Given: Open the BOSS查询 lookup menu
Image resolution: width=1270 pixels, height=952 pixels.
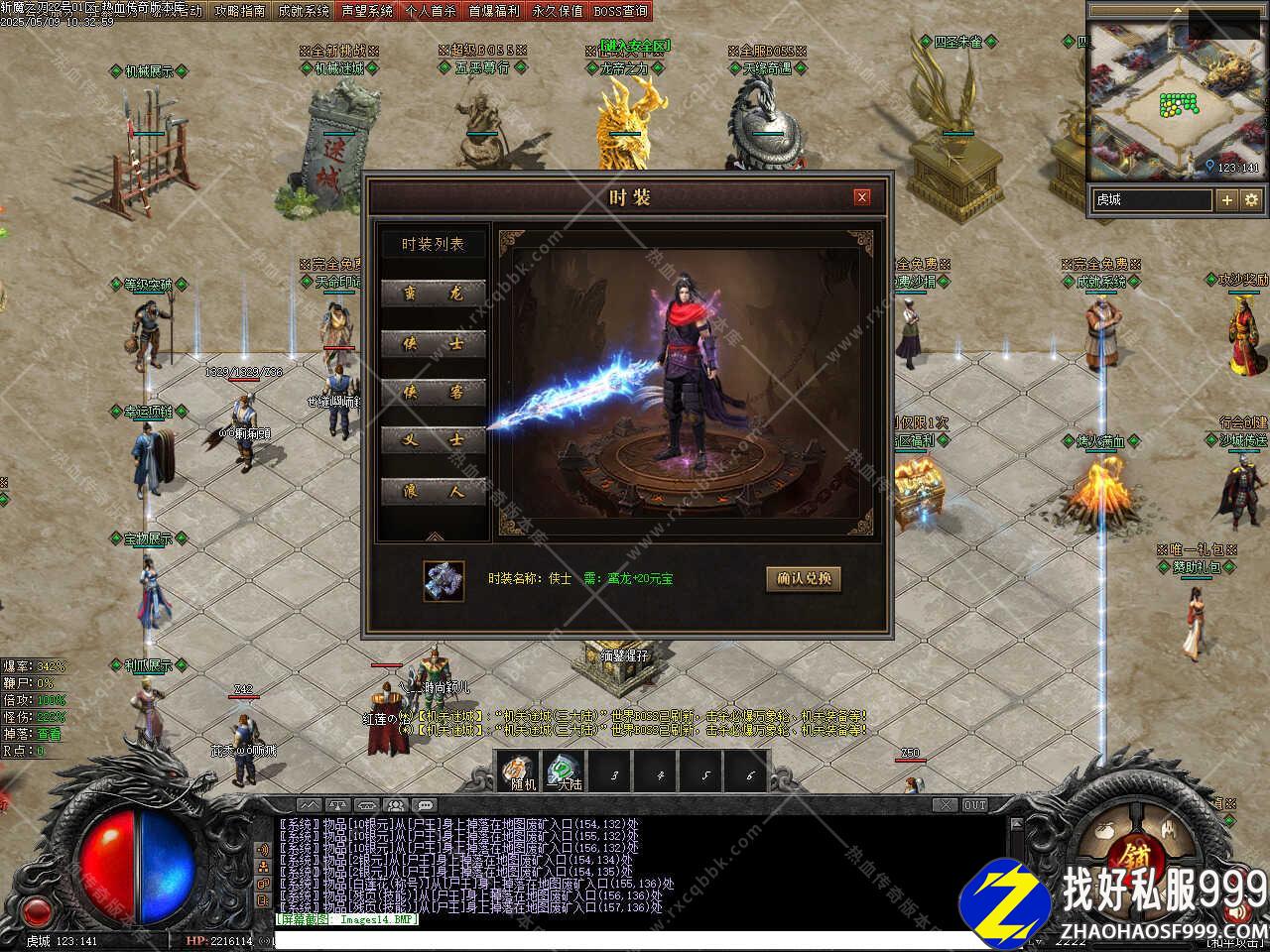Looking at the screenshot, I should 621,11.
